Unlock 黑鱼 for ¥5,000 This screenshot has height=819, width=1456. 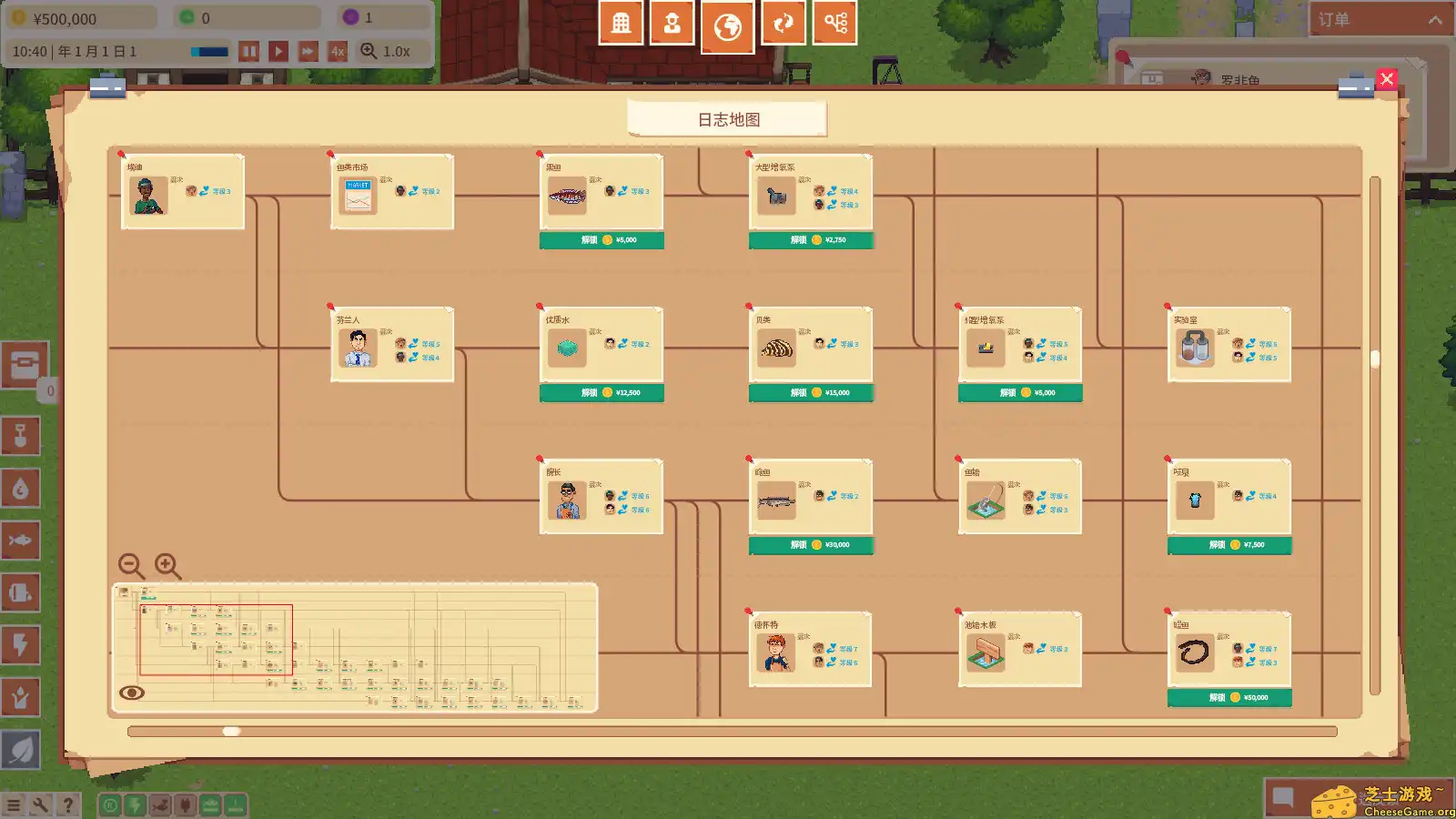602,239
